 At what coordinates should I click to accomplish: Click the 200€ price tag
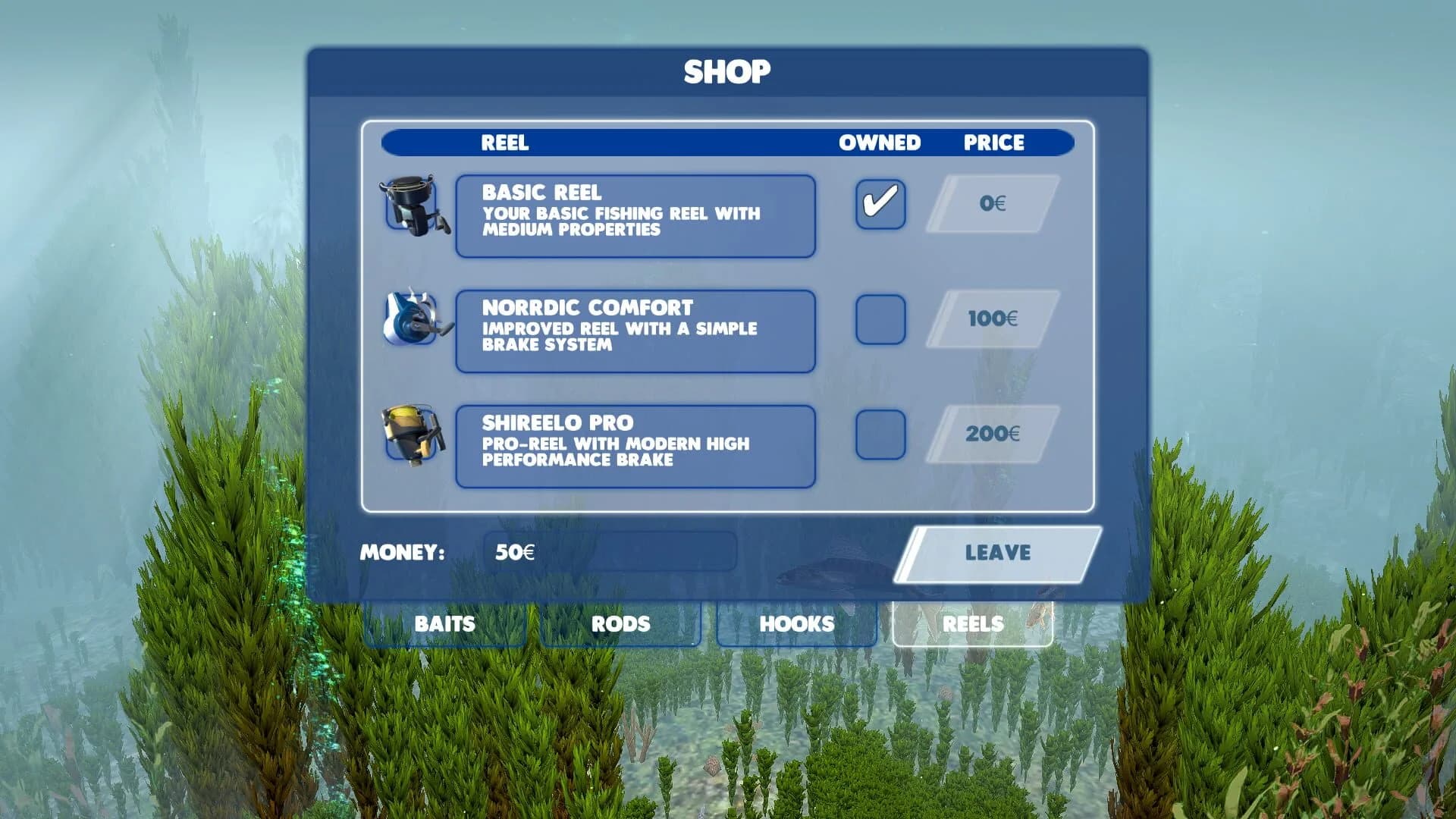(993, 434)
